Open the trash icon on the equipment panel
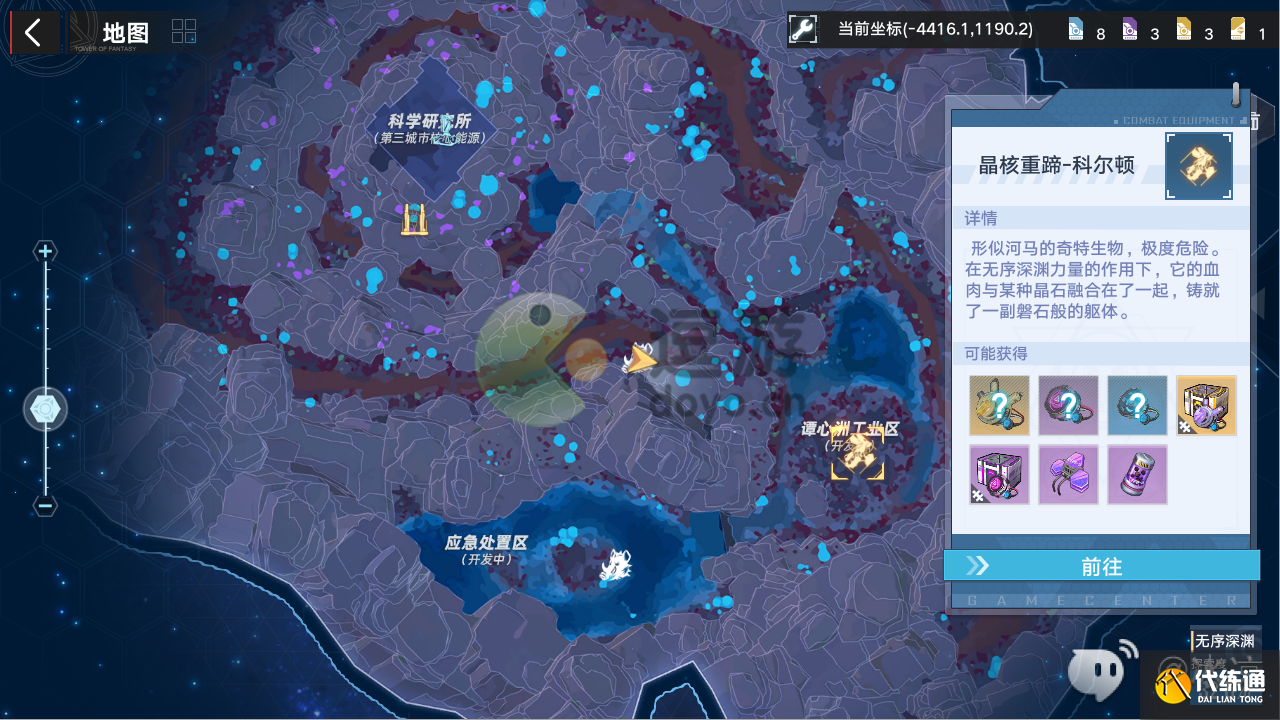This screenshot has height=720, width=1280. pos(1256,120)
